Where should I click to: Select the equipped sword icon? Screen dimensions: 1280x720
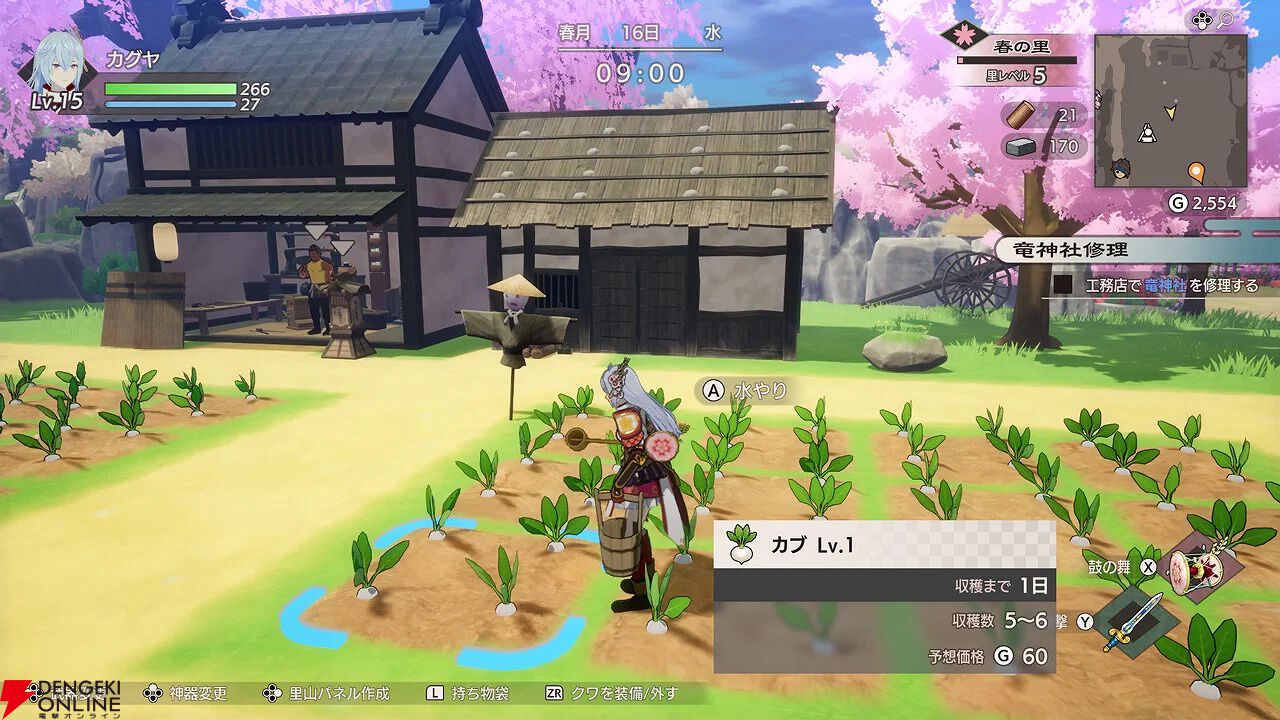pyautogui.click(x=1133, y=622)
